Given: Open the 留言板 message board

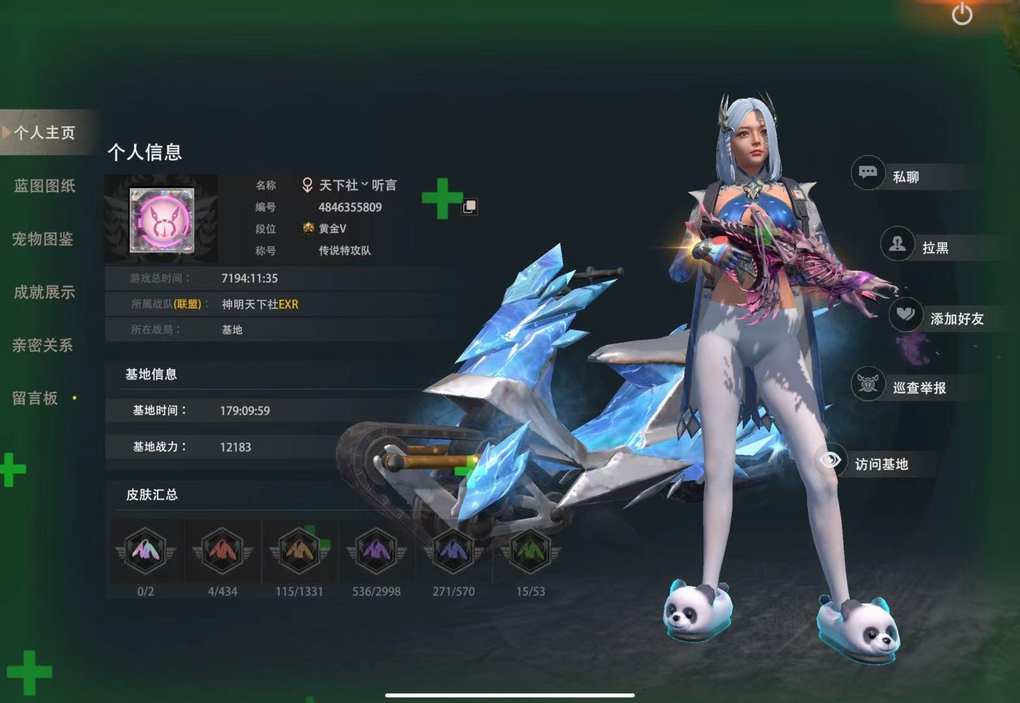Looking at the screenshot, I should pos(36,398).
